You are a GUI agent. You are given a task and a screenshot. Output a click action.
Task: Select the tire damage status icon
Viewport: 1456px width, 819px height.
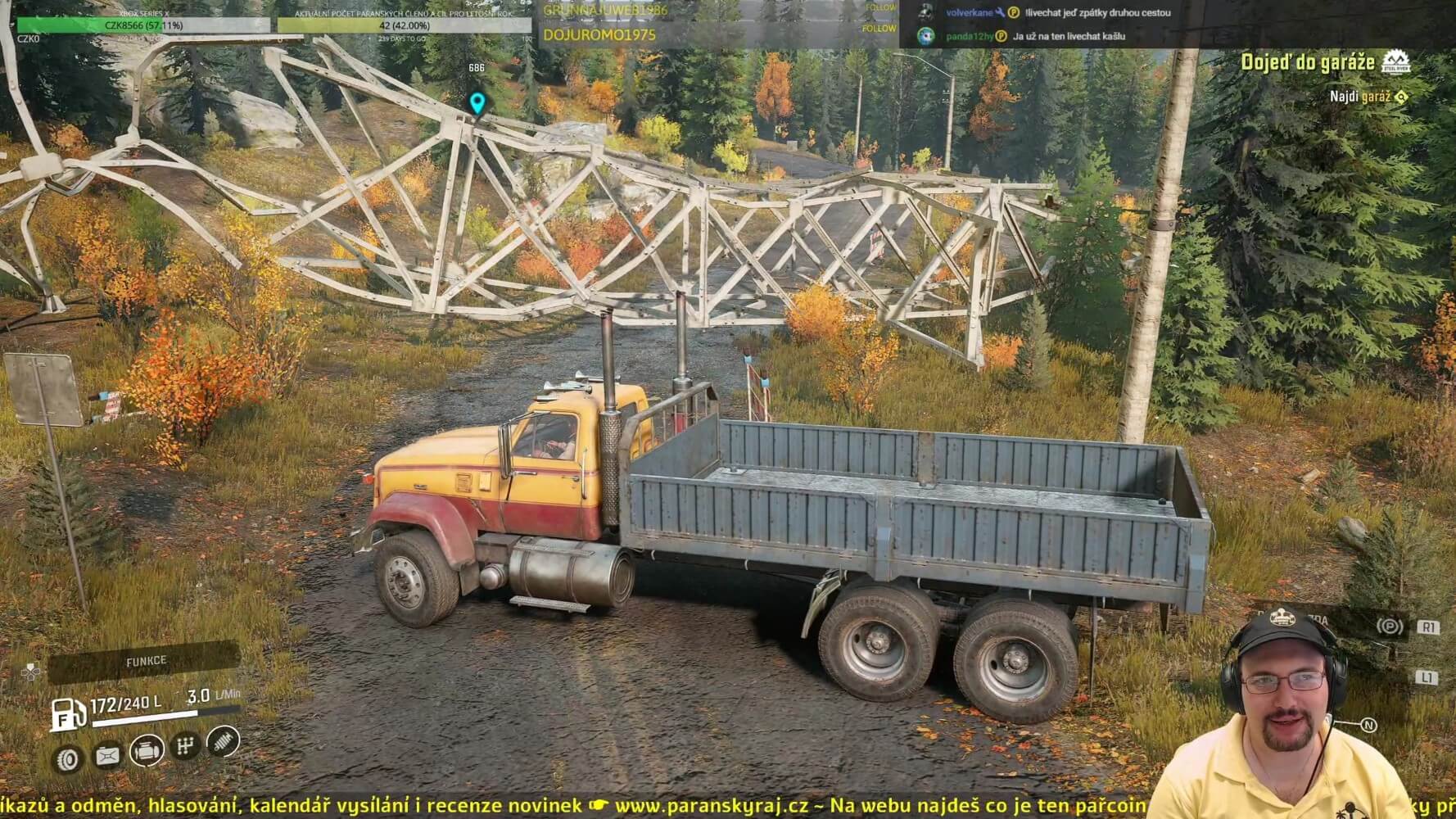[x=68, y=759]
